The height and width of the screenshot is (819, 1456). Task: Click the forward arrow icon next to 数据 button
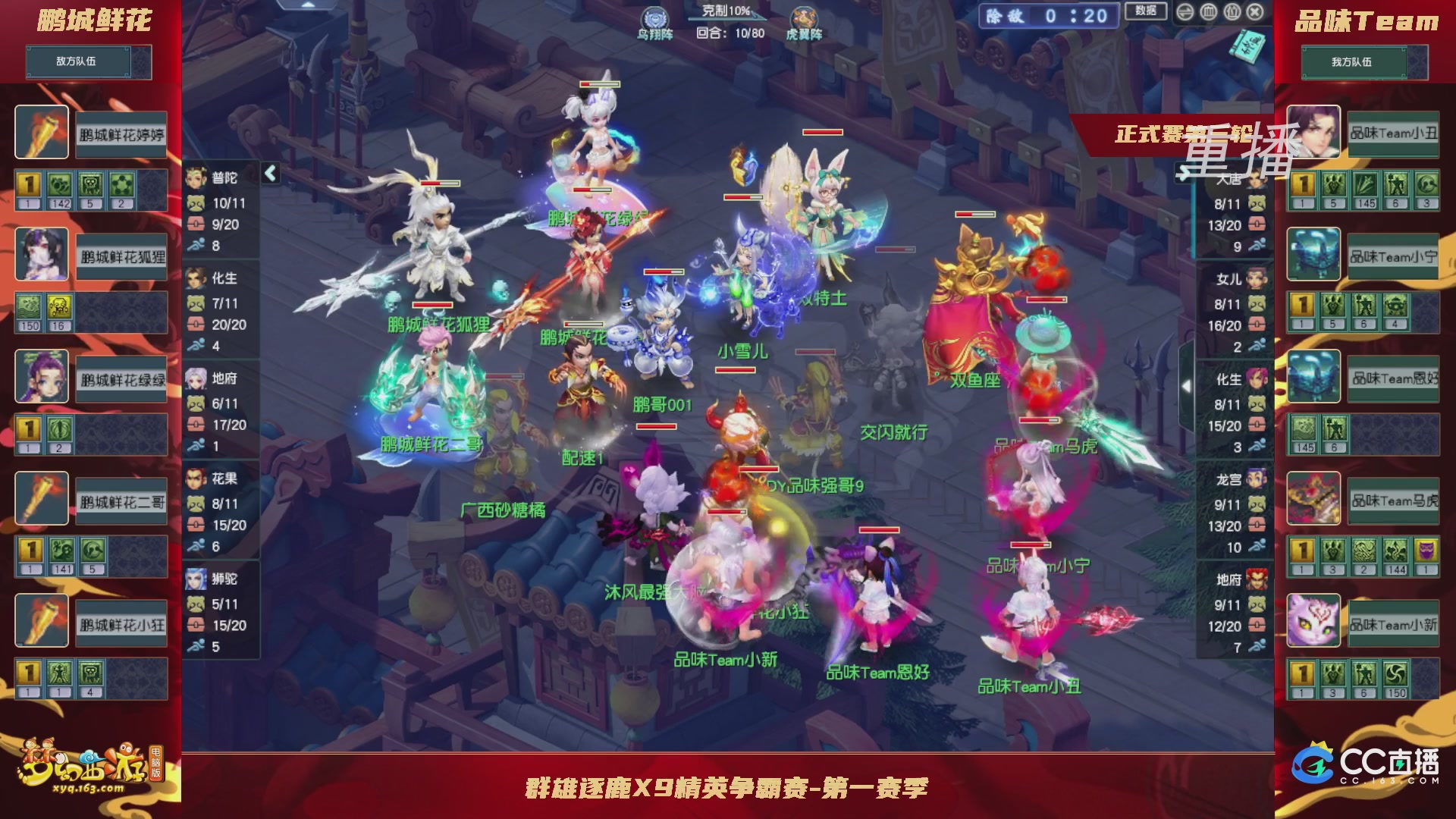(x=1185, y=12)
